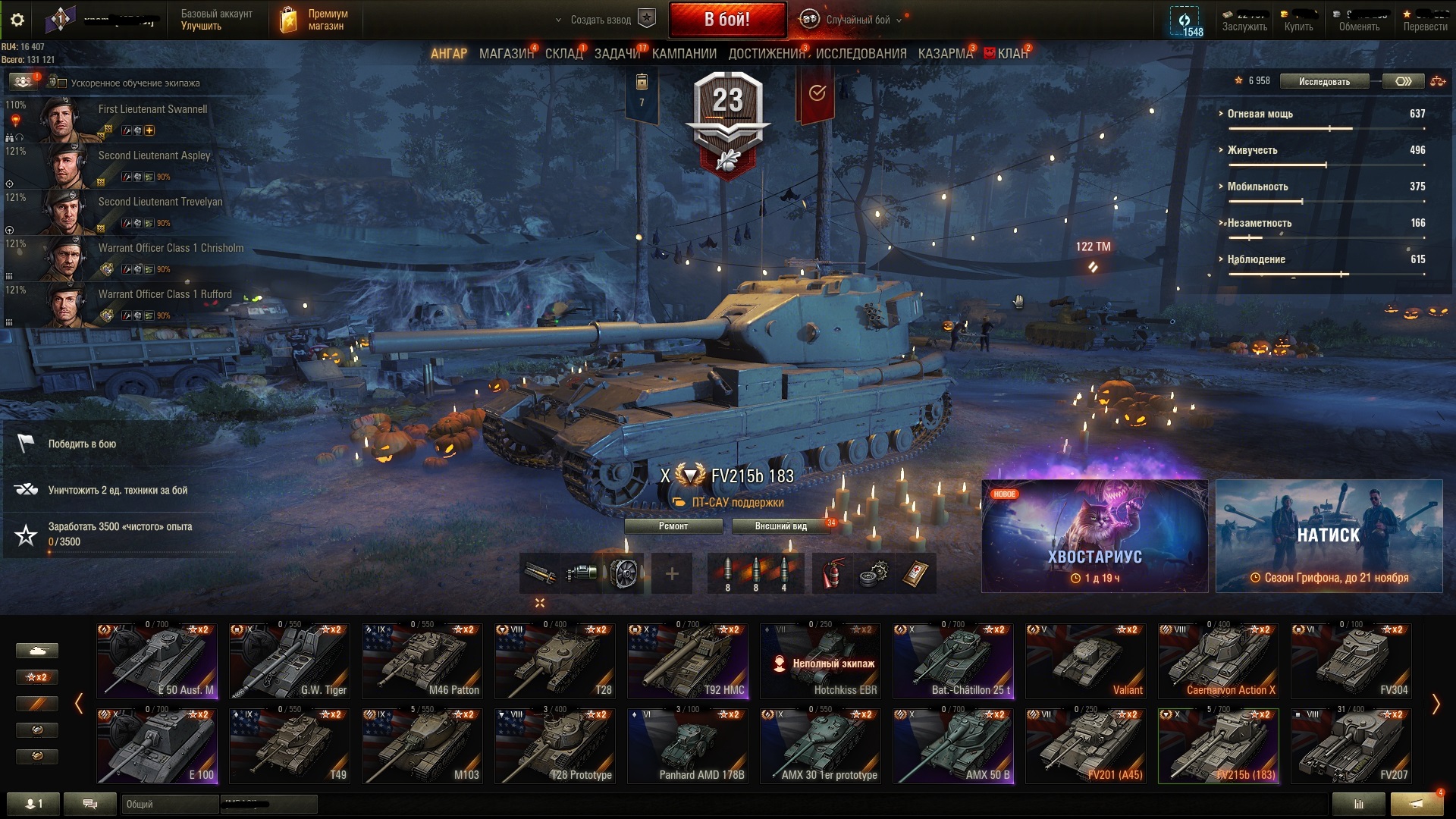
Task: Open the СКЛАД tab
Action: coord(563,54)
